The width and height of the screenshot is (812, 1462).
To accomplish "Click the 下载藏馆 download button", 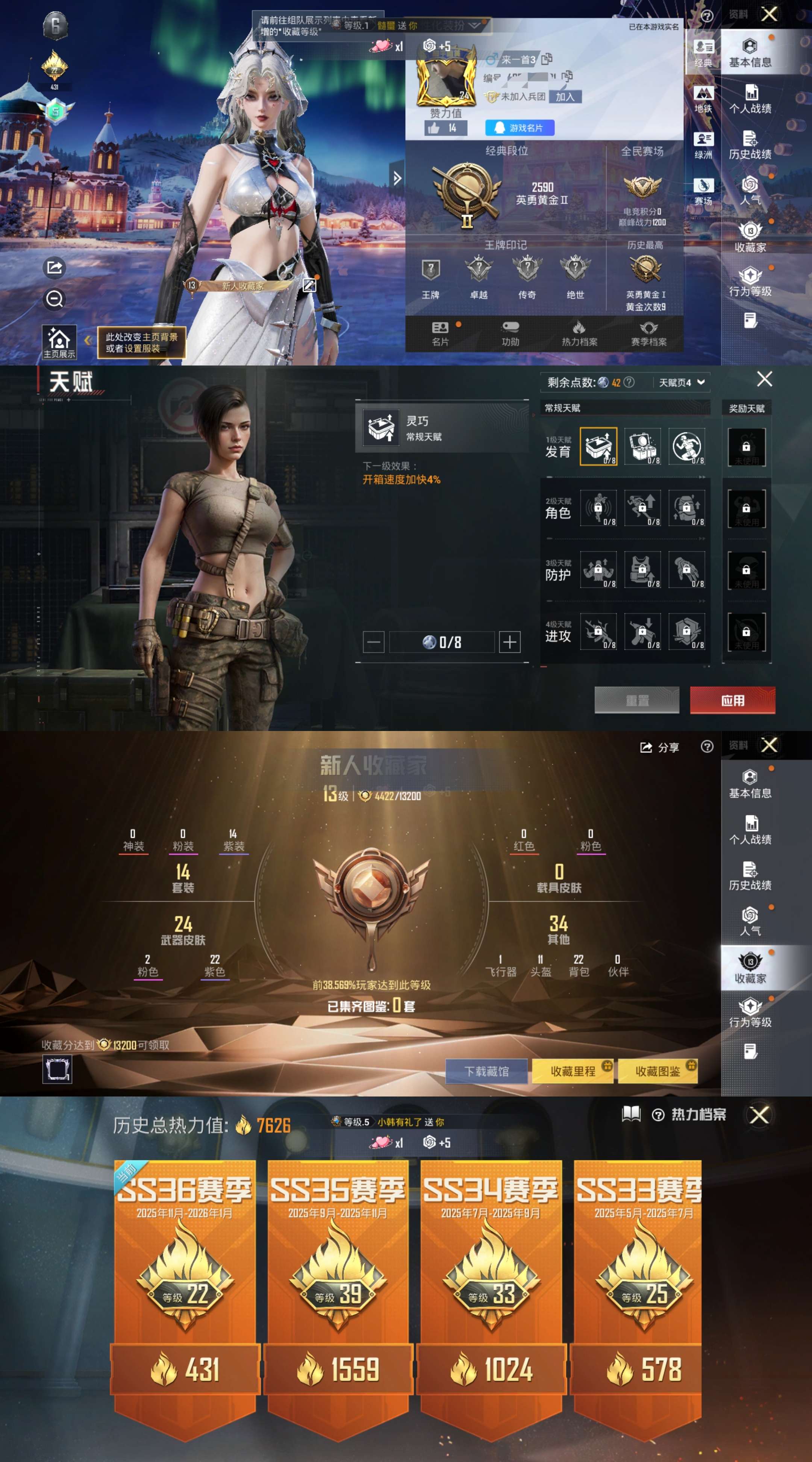I will tap(486, 1071).
